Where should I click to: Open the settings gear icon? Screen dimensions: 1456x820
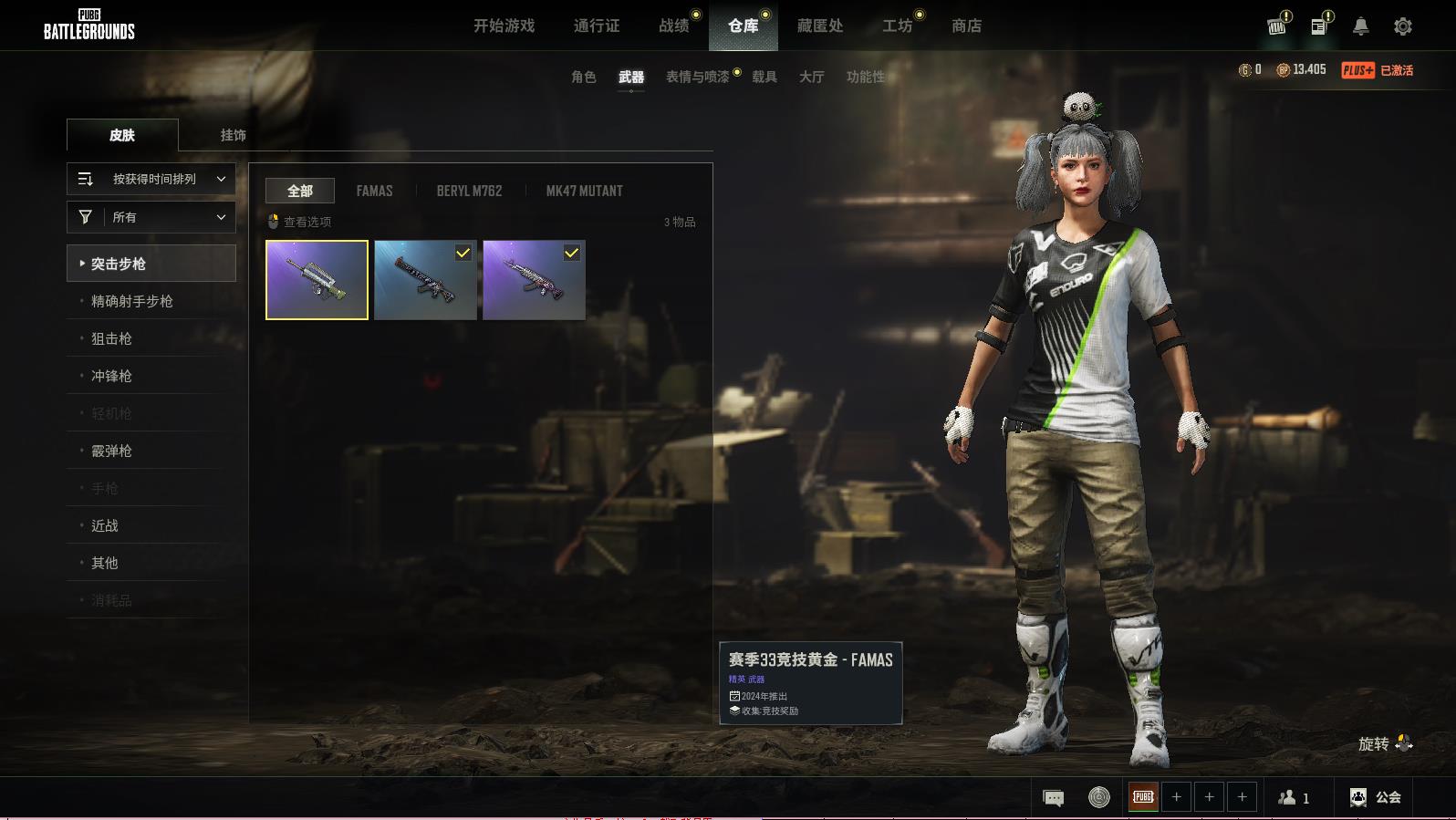pyautogui.click(x=1402, y=26)
